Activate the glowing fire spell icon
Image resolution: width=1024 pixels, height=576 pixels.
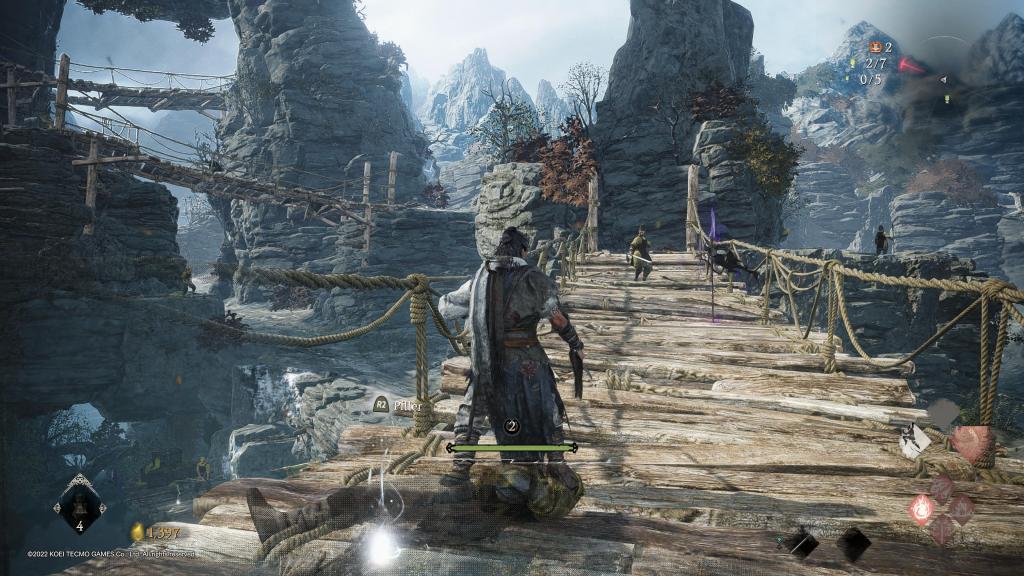coord(921,509)
